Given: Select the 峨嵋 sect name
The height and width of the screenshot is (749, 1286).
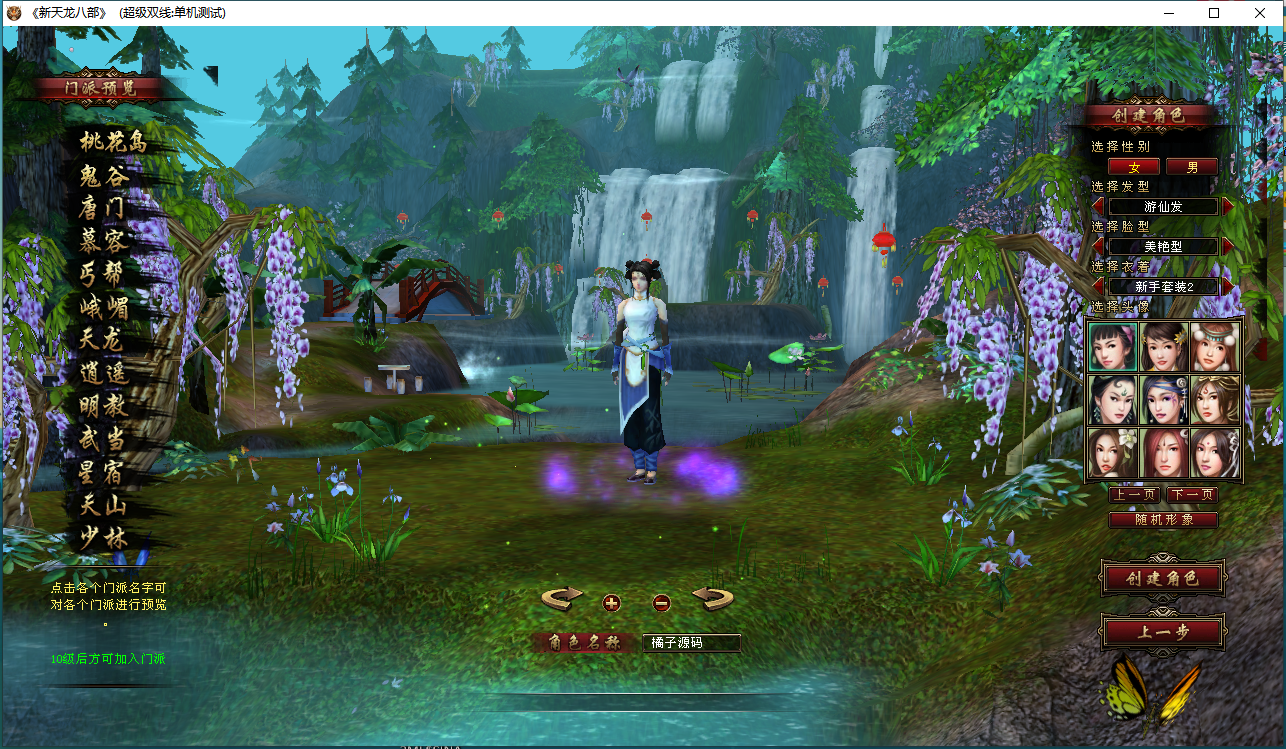Looking at the screenshot, I should [x=104, y=306].
